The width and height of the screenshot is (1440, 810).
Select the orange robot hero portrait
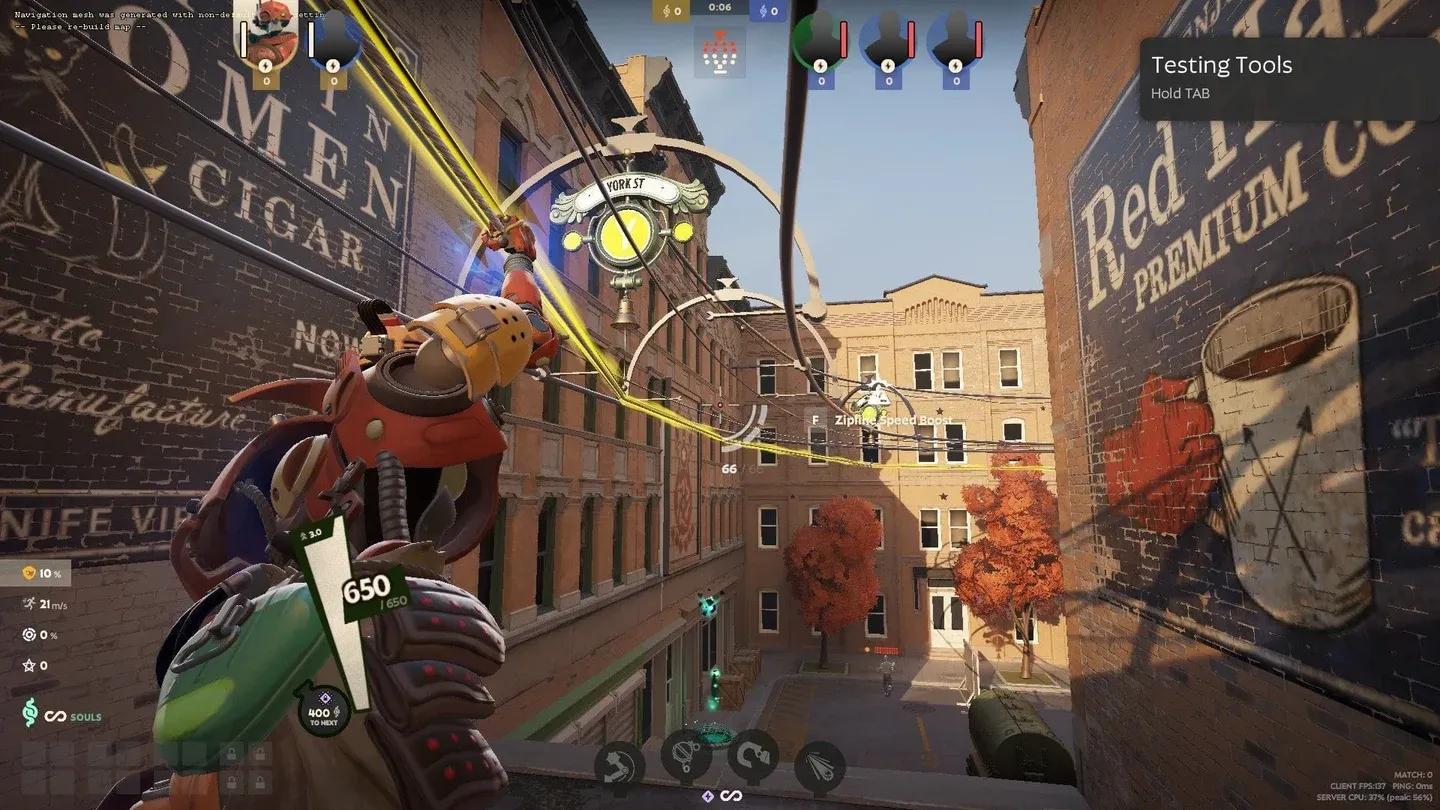(x=265, y=36)
